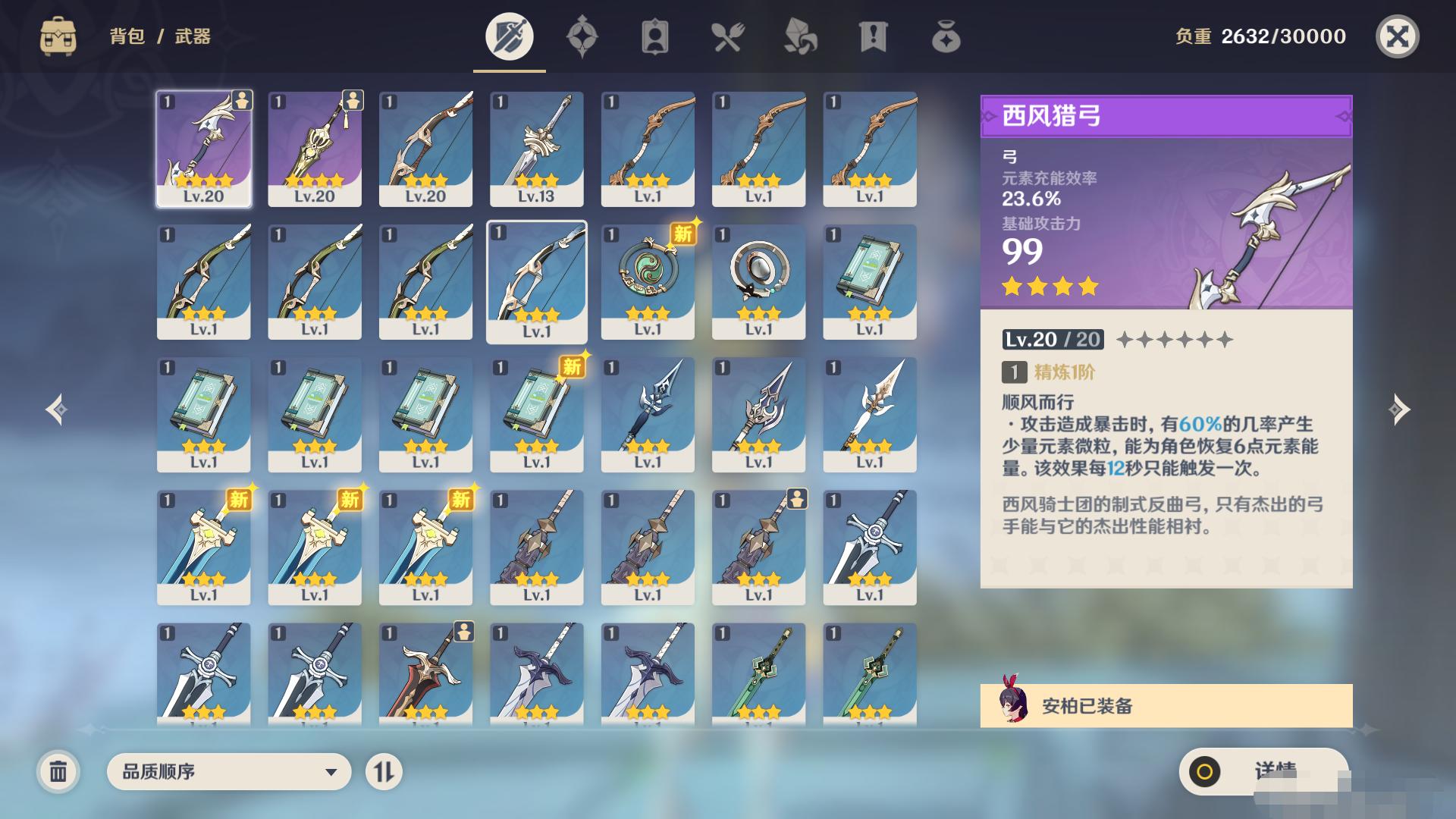
Task: Toggle ascending/descending sort direction
Action: pos(384,772)
